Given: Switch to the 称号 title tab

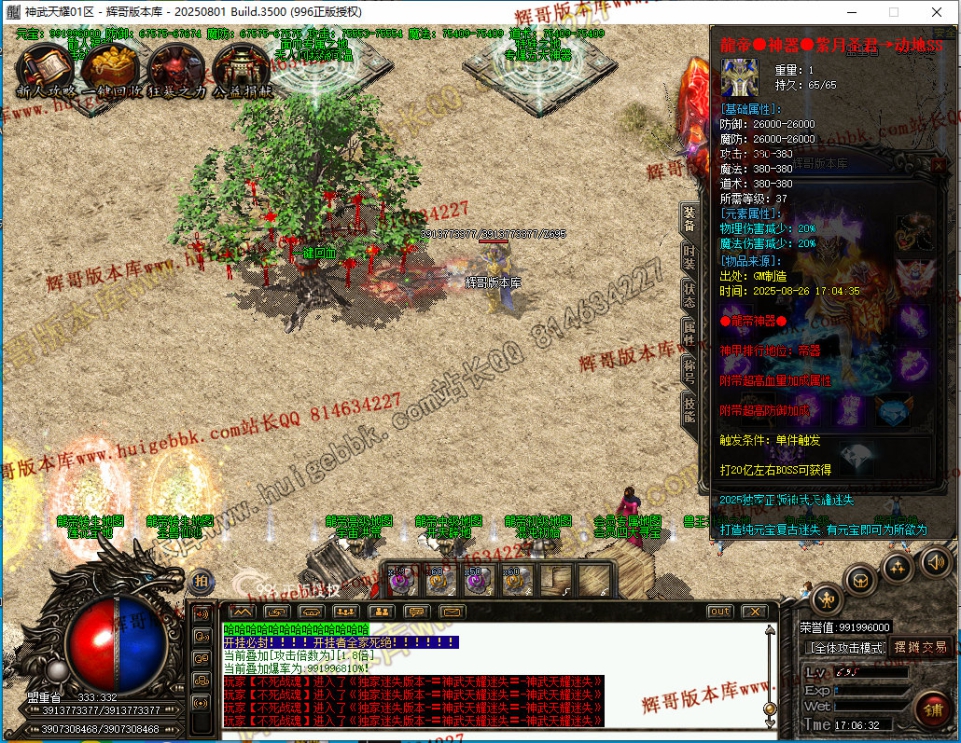Looking at the screenshot, I should click(690, 368).
